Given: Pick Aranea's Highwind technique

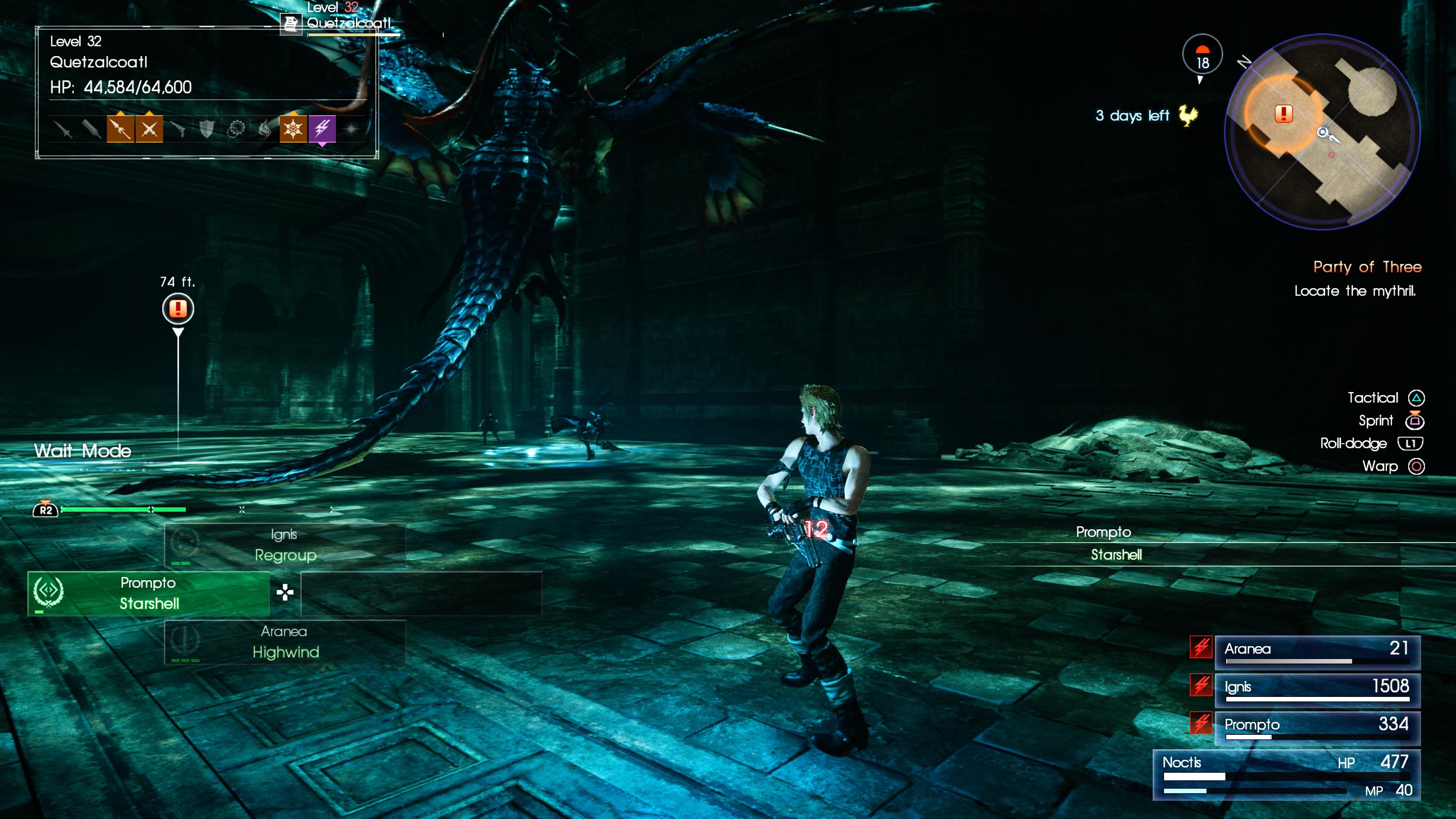Looking at the screenshot, I should coord(285,642).
